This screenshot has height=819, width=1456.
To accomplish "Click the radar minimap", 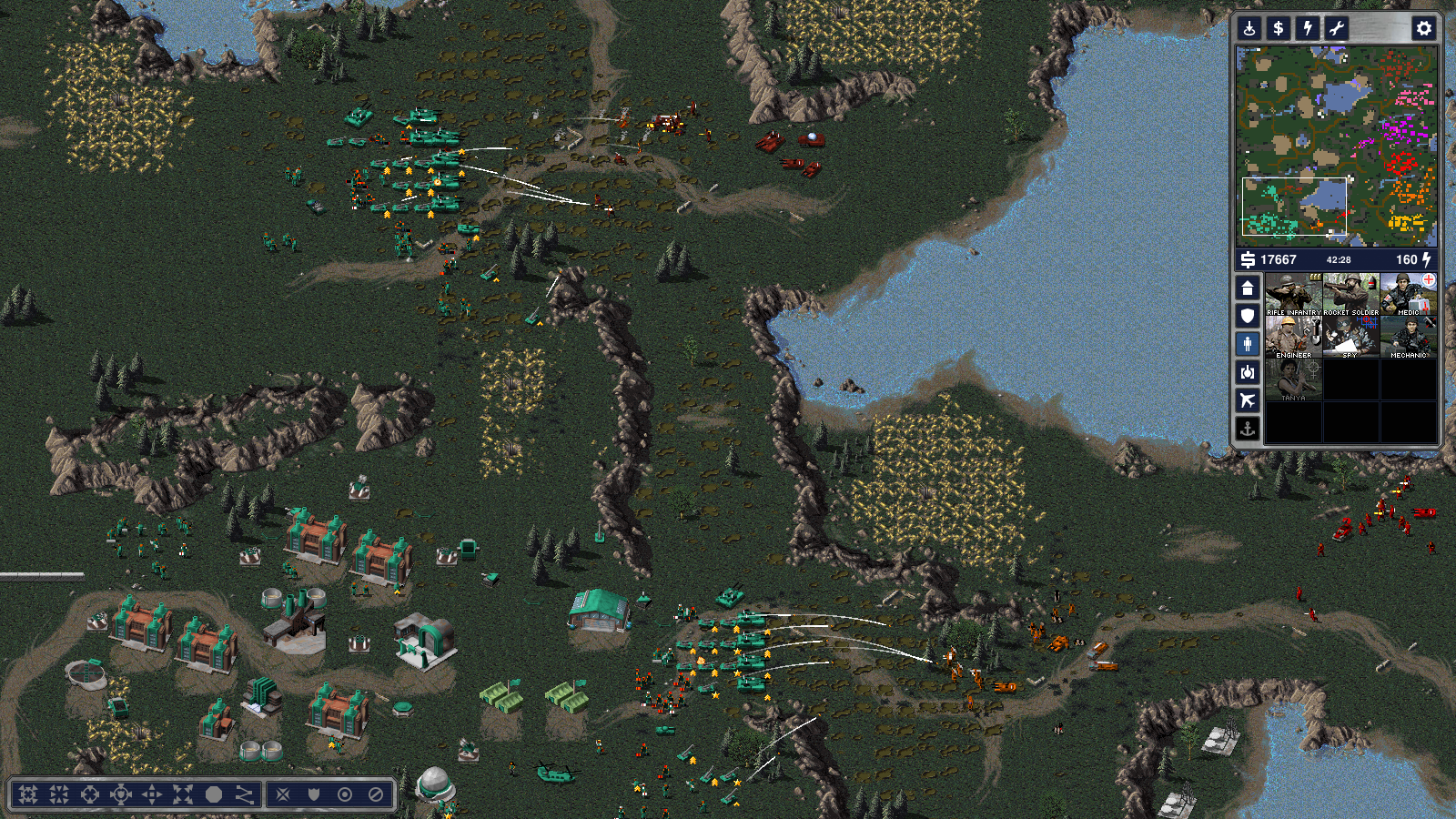I will point(1336,146).
